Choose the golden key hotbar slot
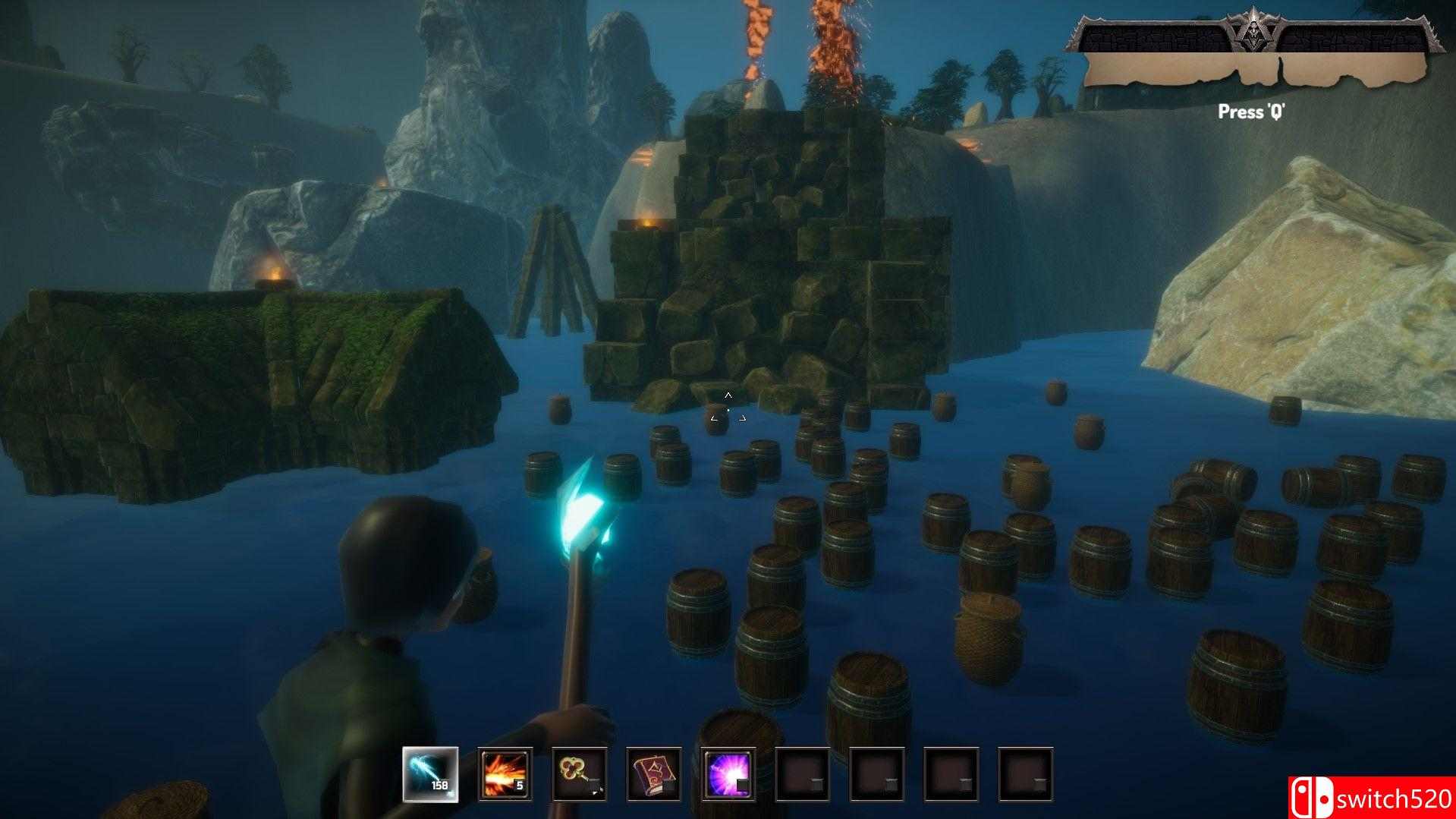This screenshot has height=819, width=1456. [579, 774]
